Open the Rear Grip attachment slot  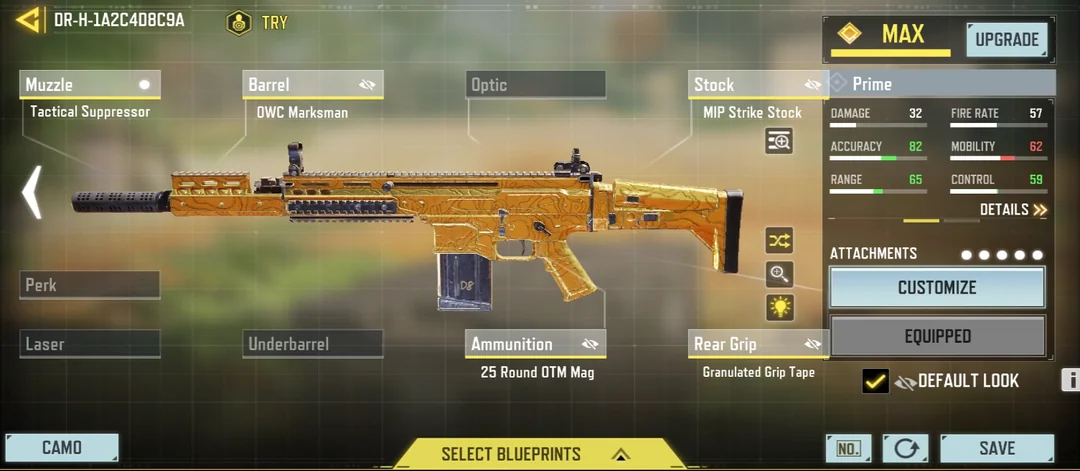(x=758, y=344)
